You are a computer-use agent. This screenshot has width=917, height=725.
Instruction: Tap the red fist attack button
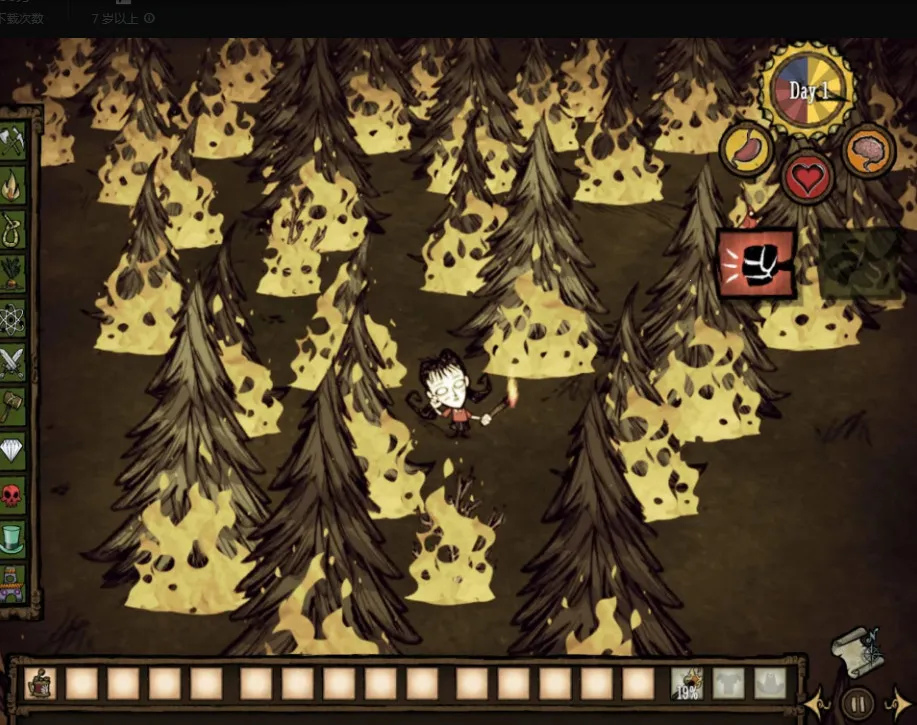pos(756,264)
